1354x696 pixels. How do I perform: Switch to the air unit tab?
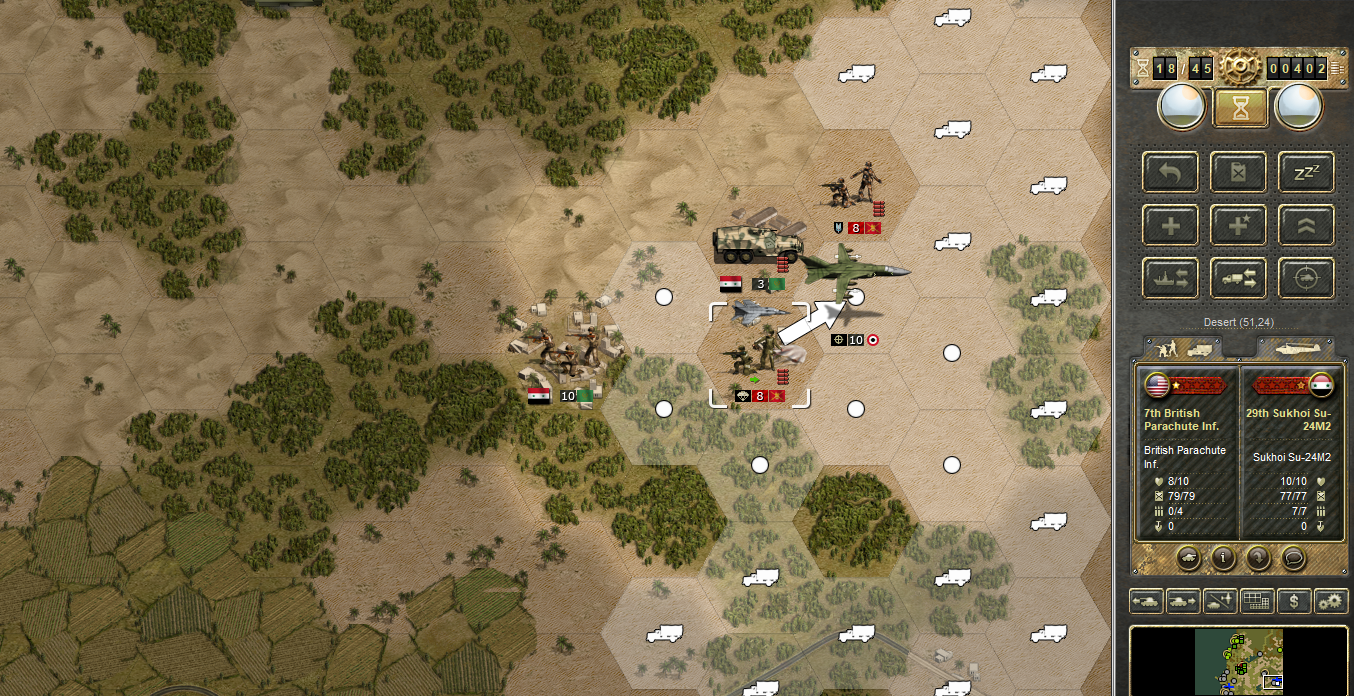1293,347
